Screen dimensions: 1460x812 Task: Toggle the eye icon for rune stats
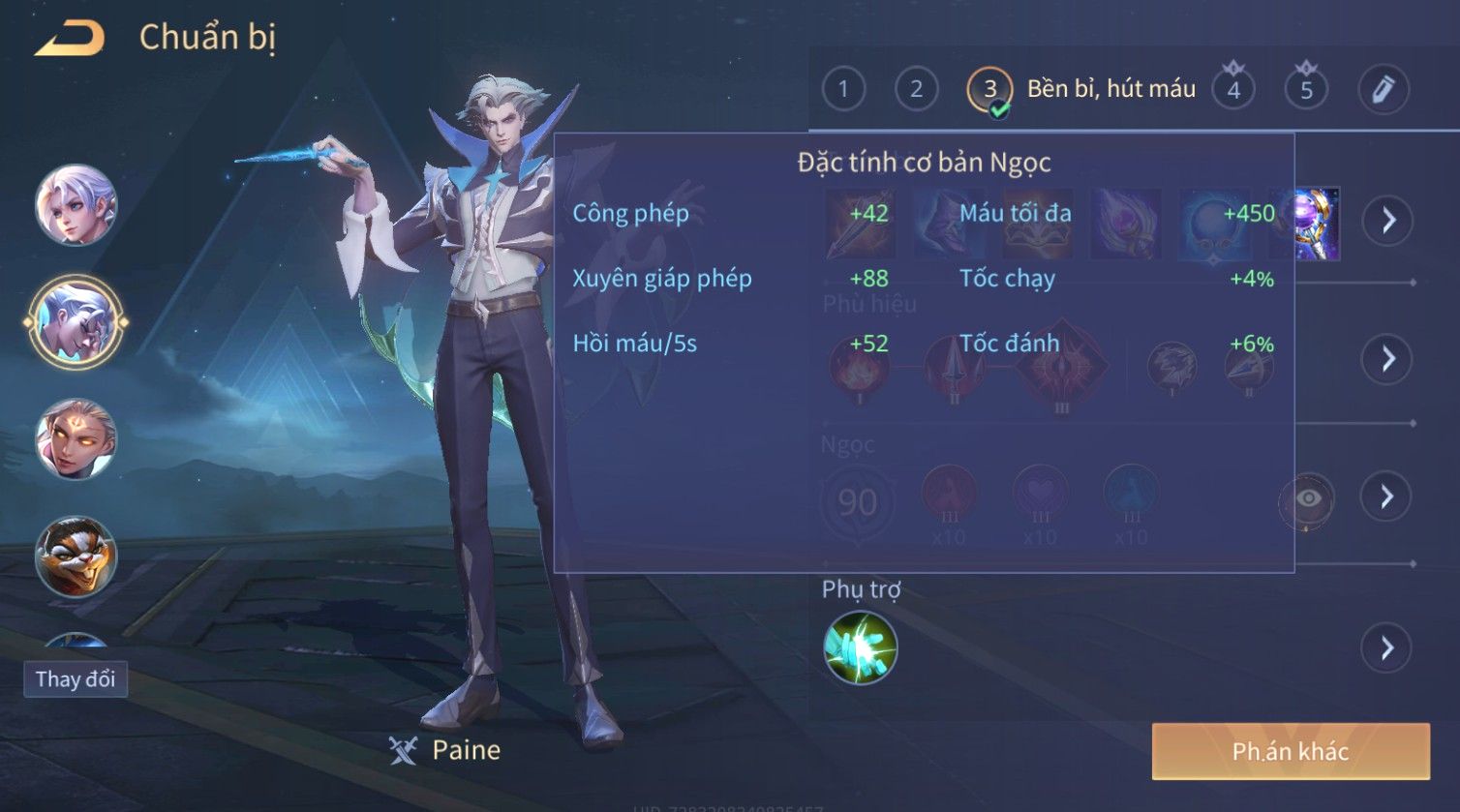click(x=1307, y=499)
